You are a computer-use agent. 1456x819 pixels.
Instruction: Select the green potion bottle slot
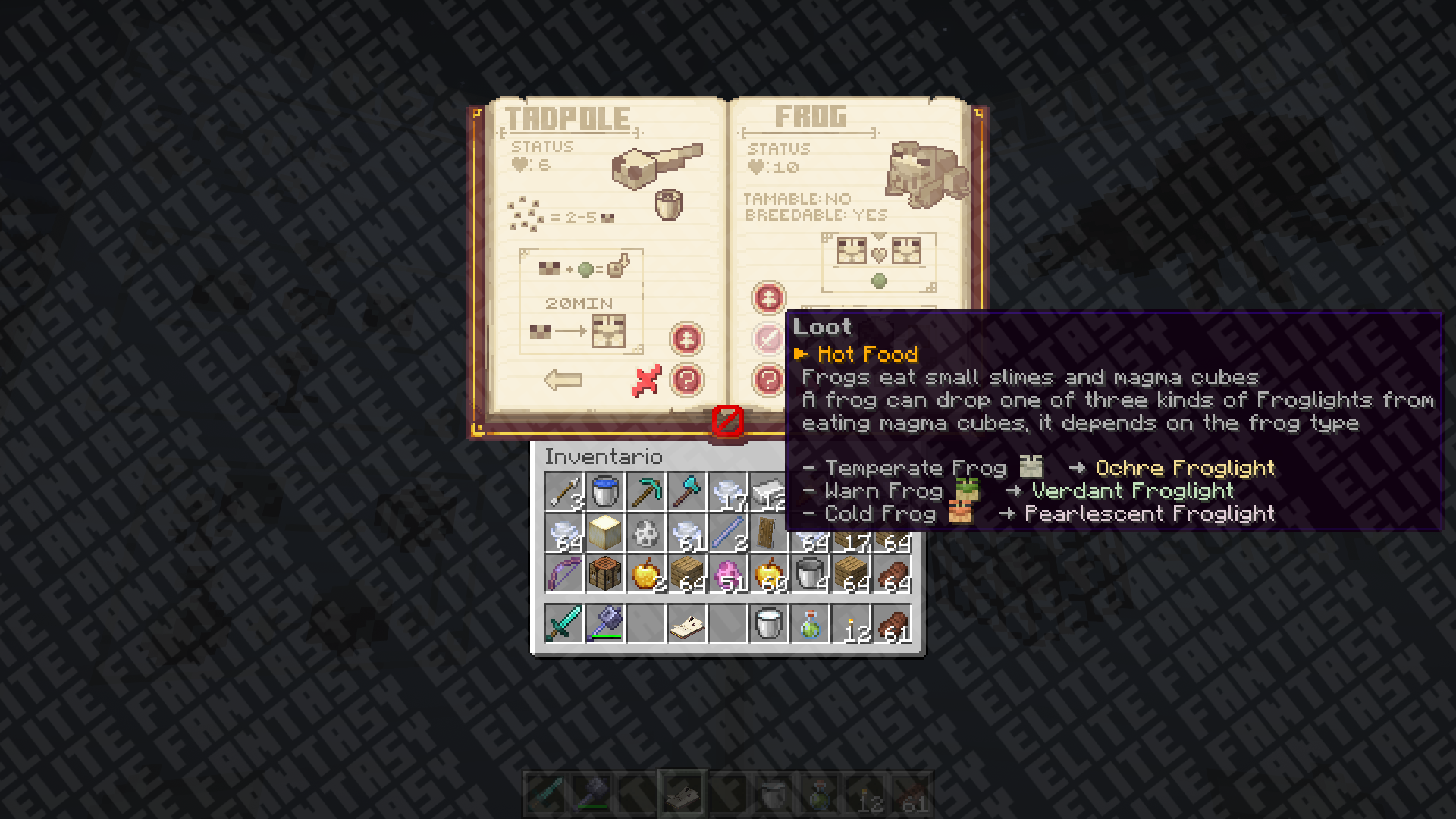[x=809, y=623]
